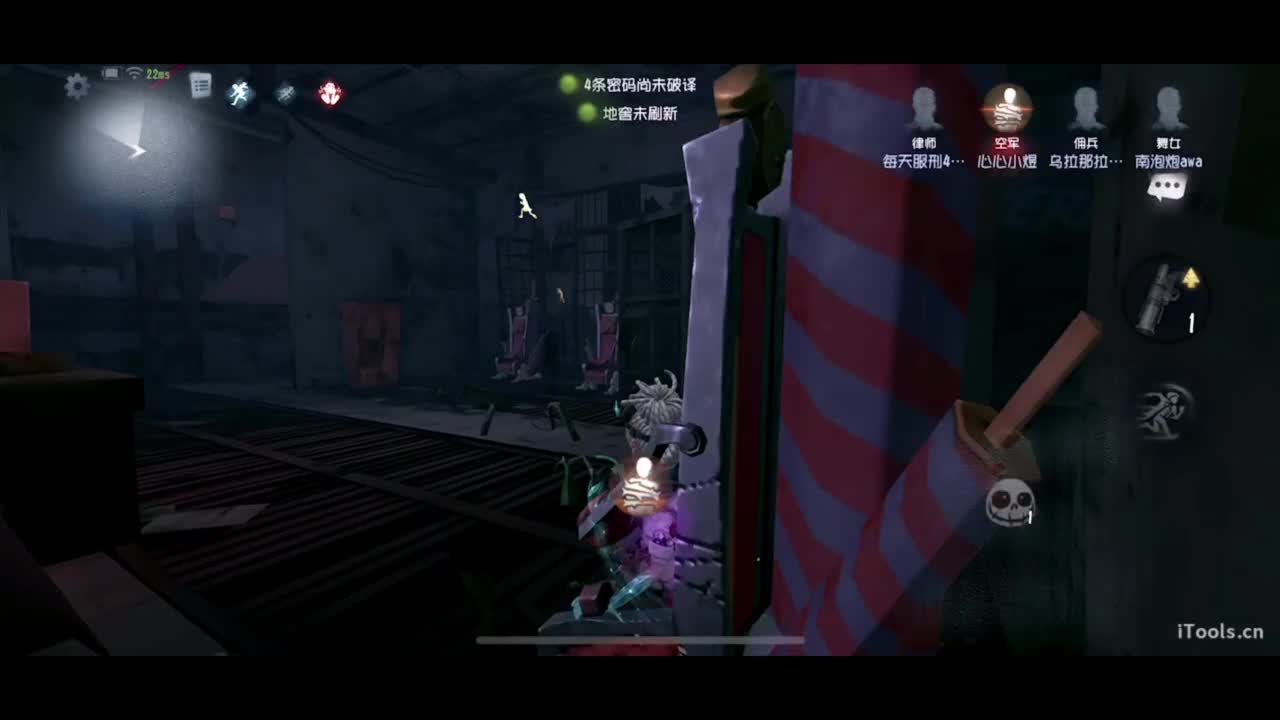Select 佣兵 teammate 乌拉那拉 portrait

pos(1086,107)
